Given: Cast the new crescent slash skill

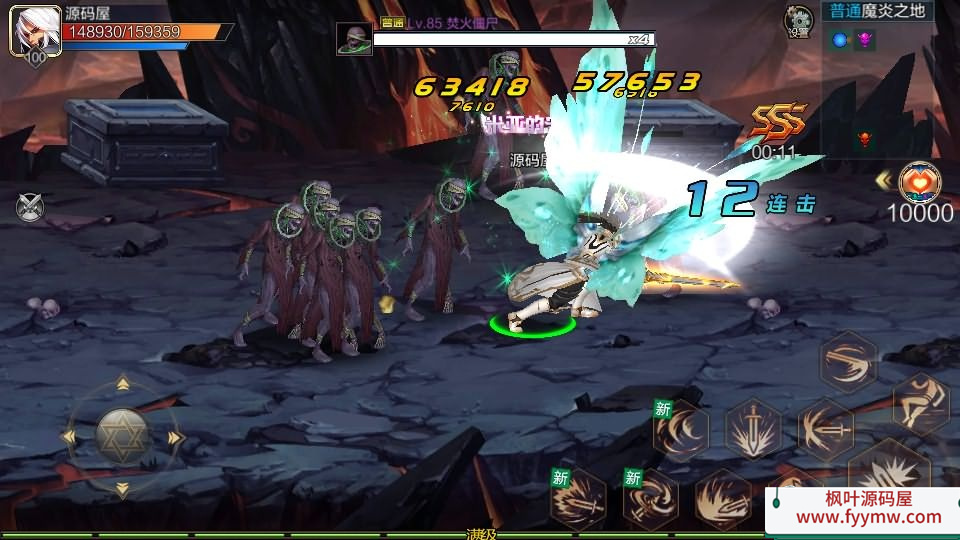Looking at the screenshot, I should click(681, 430).
